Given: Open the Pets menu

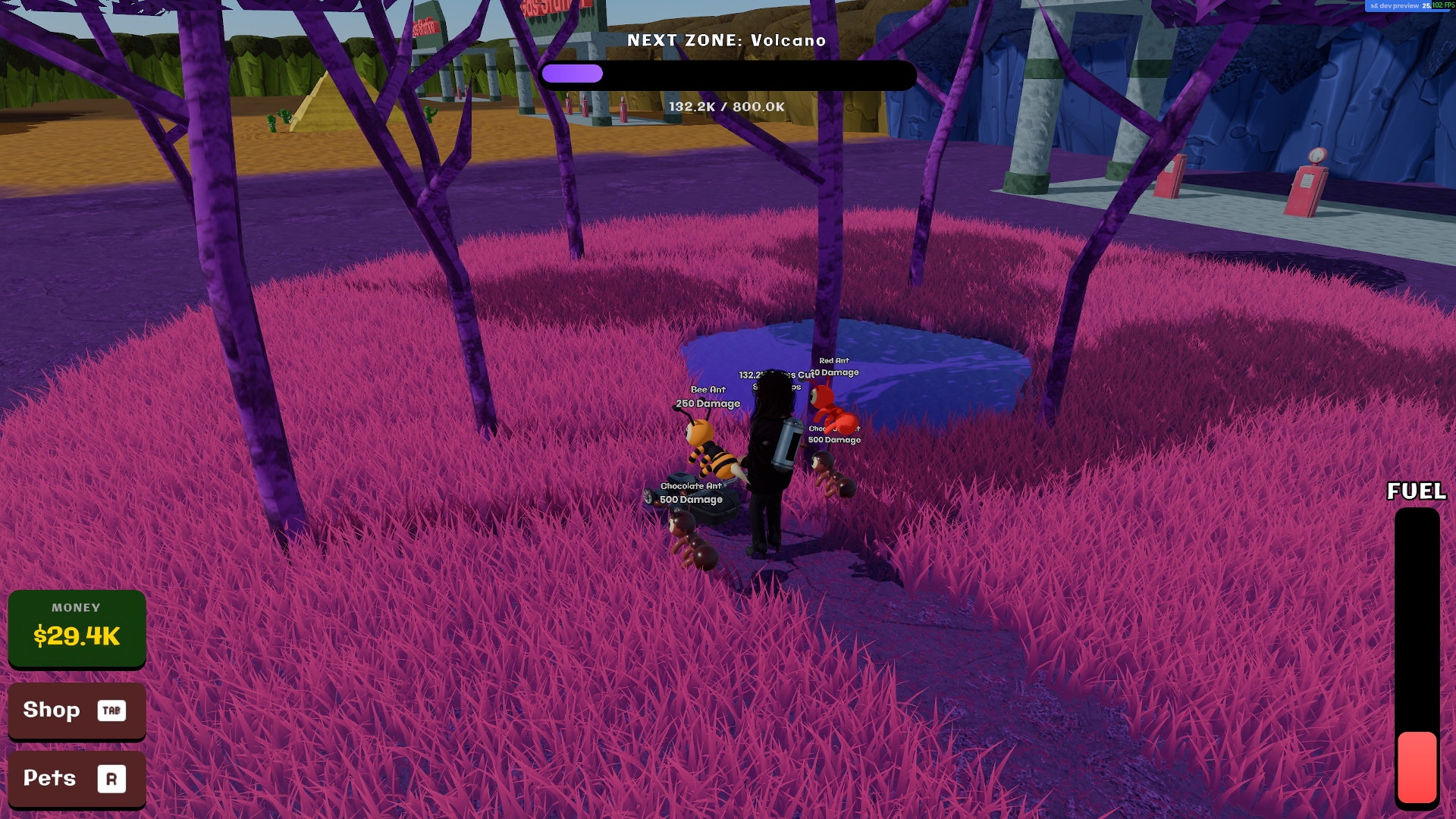Looking at the screenshot, I should click(76, 778).
